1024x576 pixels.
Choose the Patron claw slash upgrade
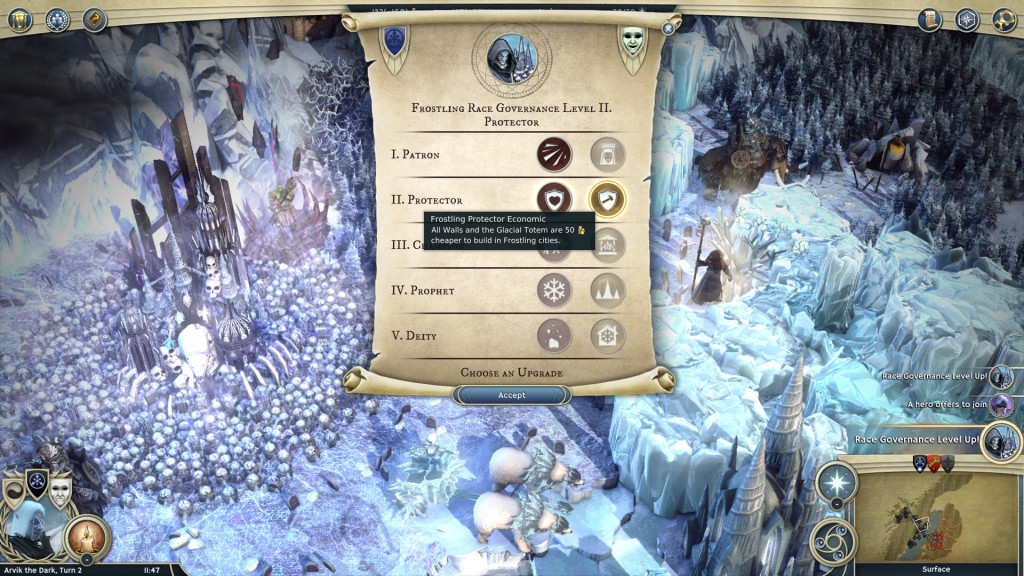click(x=554, y=154)
